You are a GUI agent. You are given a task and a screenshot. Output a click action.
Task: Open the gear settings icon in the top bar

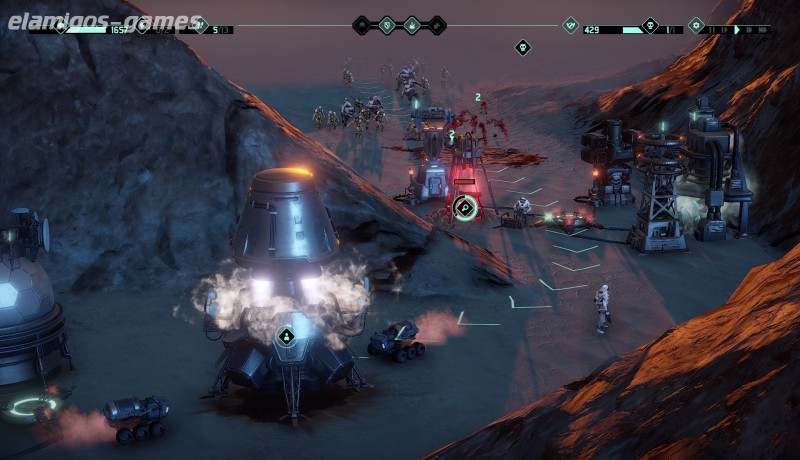click(697, 25)
